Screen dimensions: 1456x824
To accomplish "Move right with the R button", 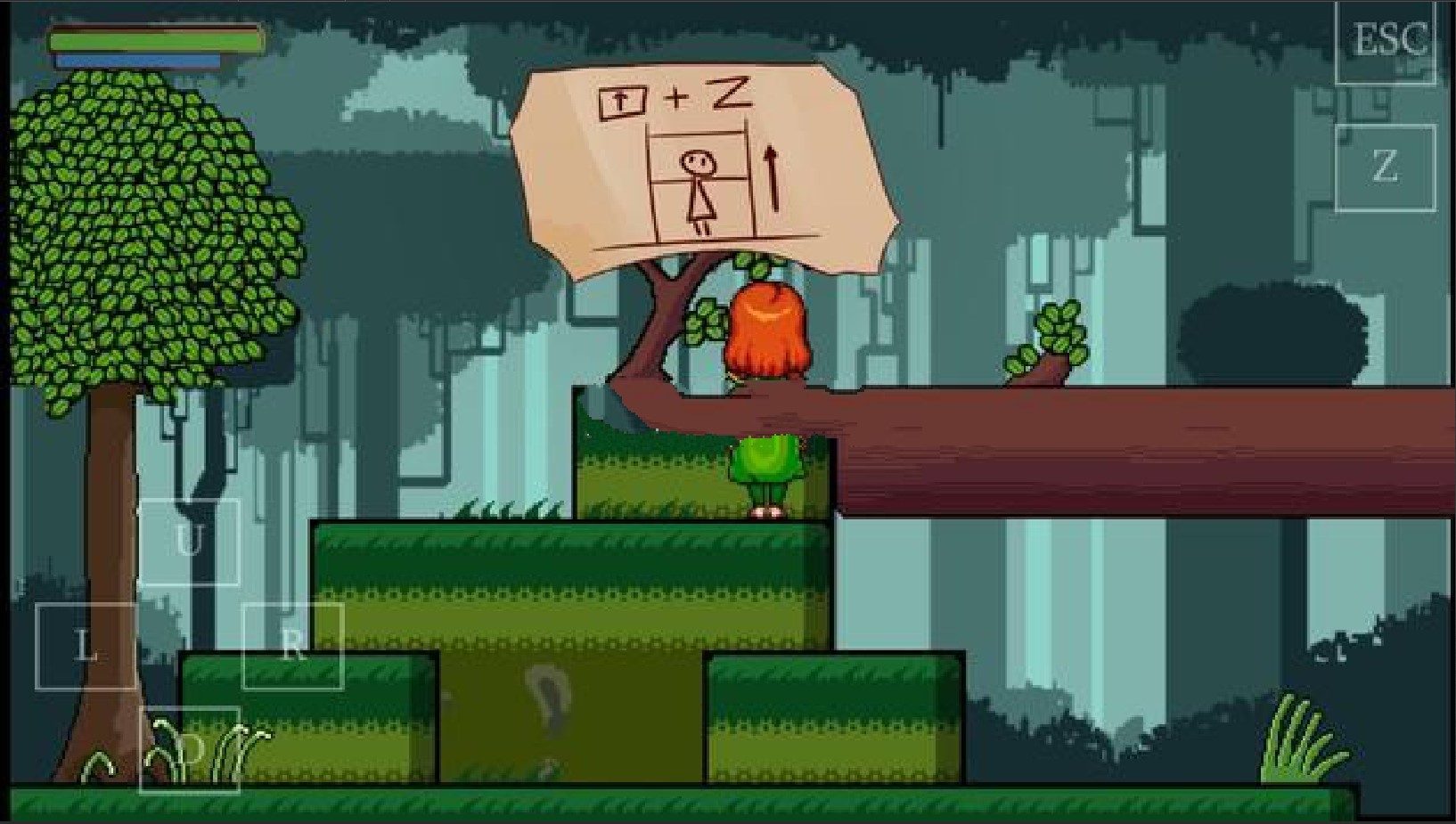I will click(x=292, y=646).
